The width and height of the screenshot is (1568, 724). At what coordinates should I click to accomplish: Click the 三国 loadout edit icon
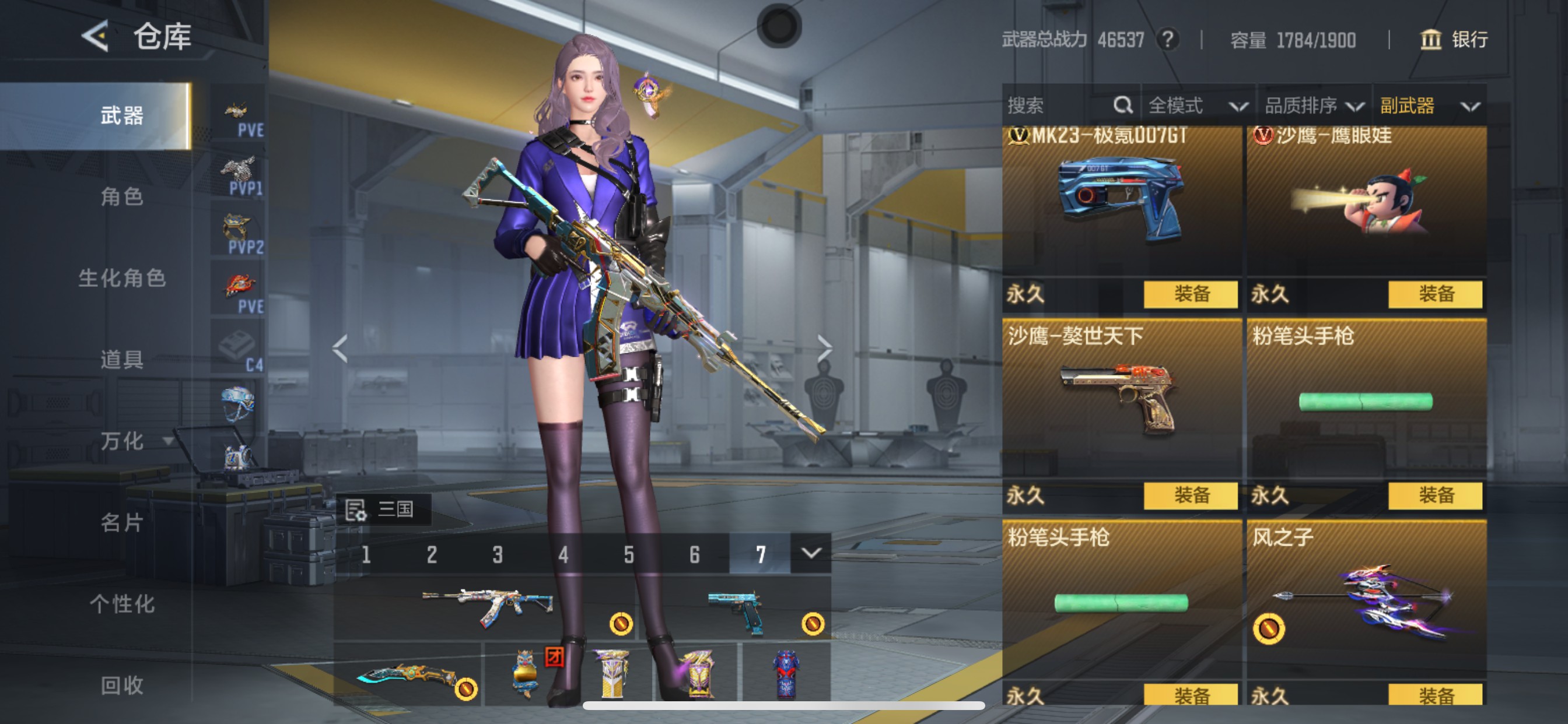[x=356, y=509]
